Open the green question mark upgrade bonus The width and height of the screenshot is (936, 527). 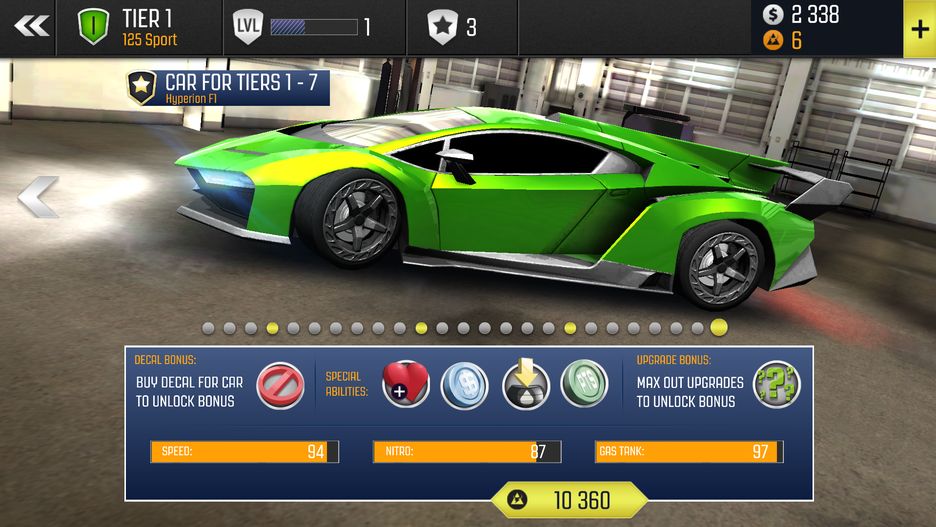coord(776,385)
